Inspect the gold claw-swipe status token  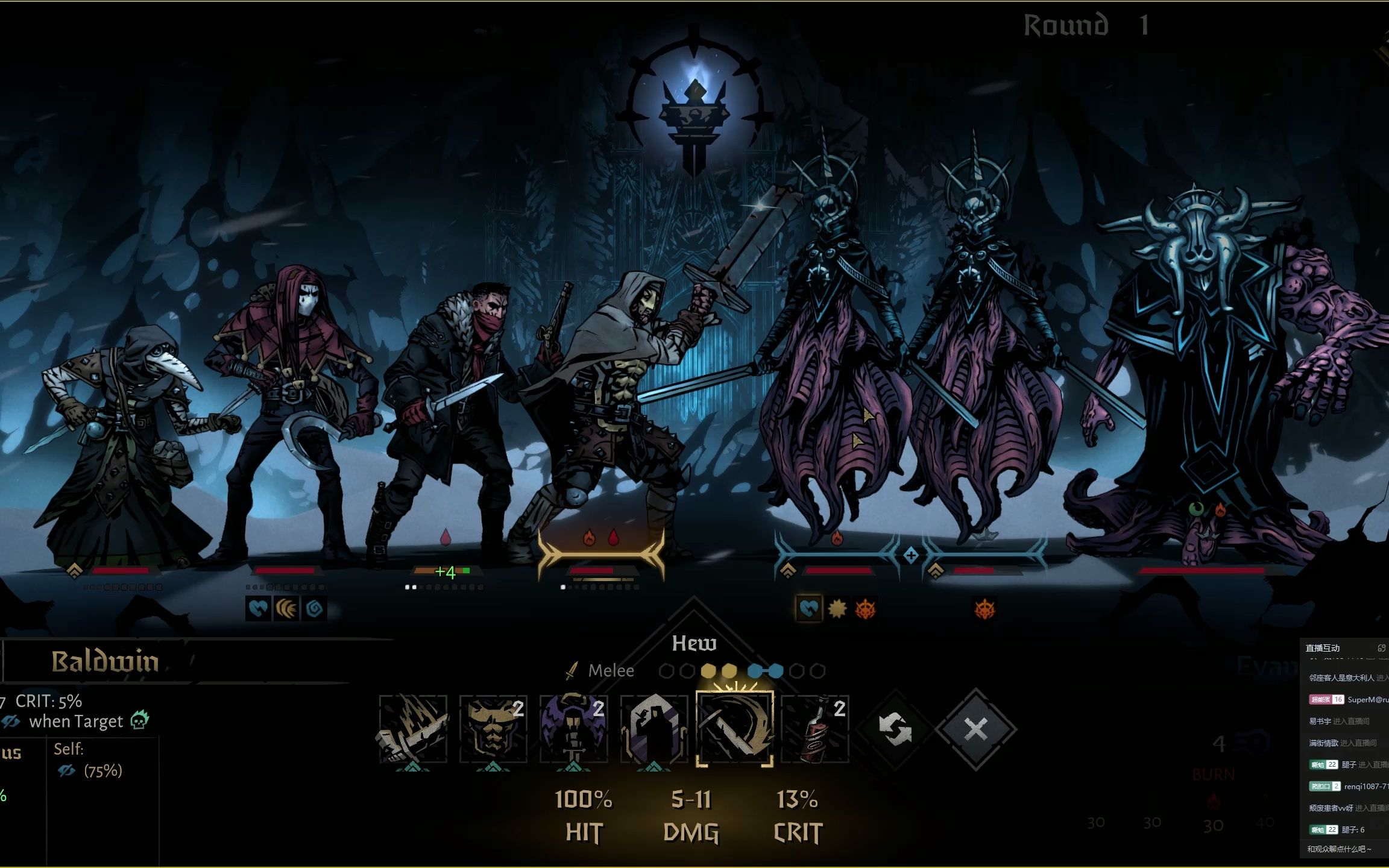[x=286, y=609]
